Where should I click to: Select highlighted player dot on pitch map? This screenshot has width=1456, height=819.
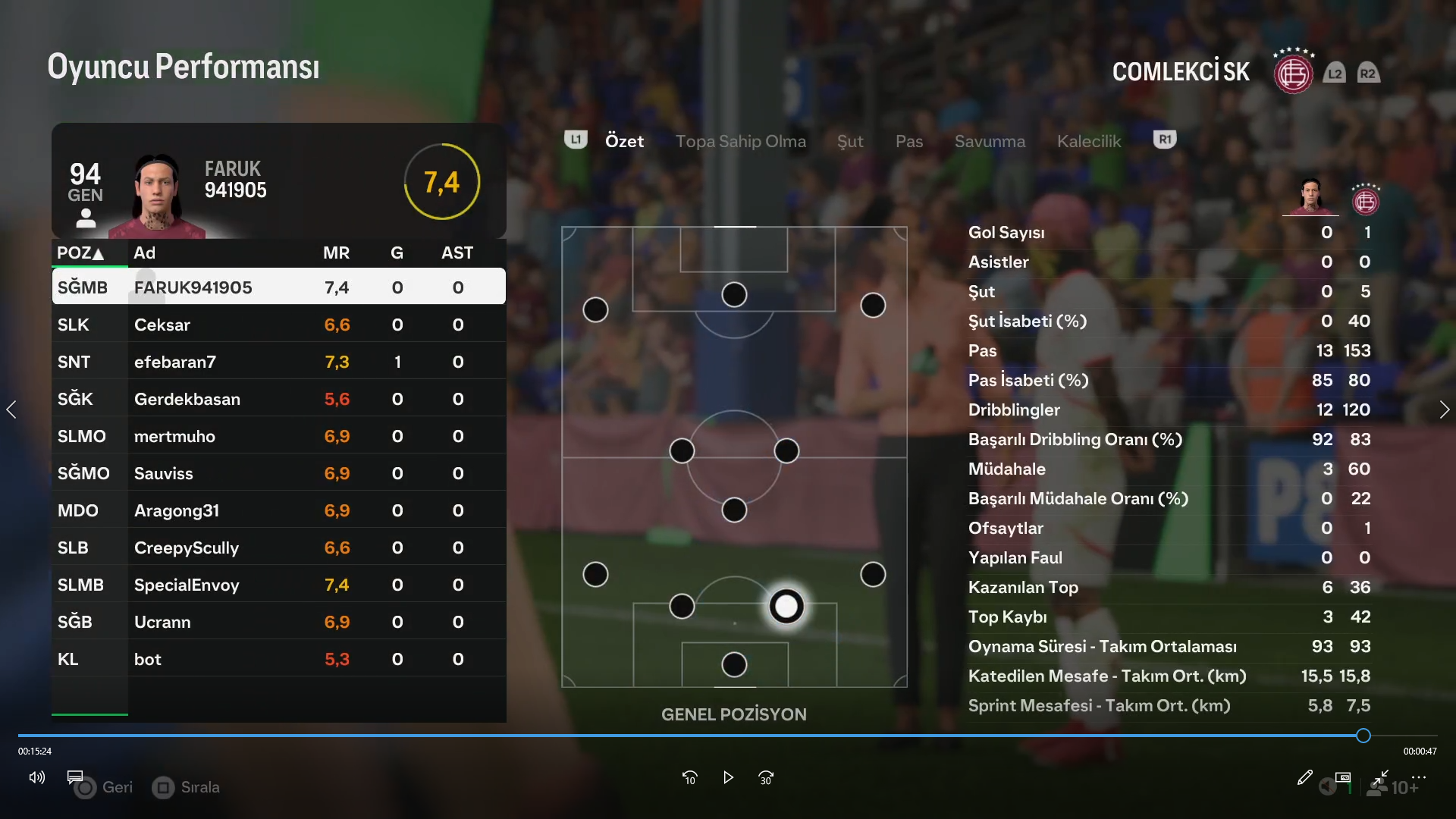(786, 606)
